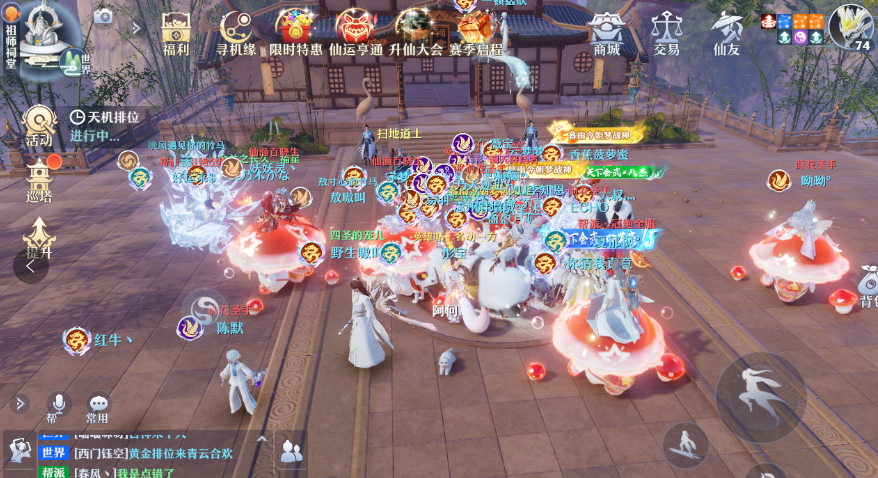Screen dimensions: 878x478
Task: Open the 福利 welfare menu
Action: tap(176, 31)
